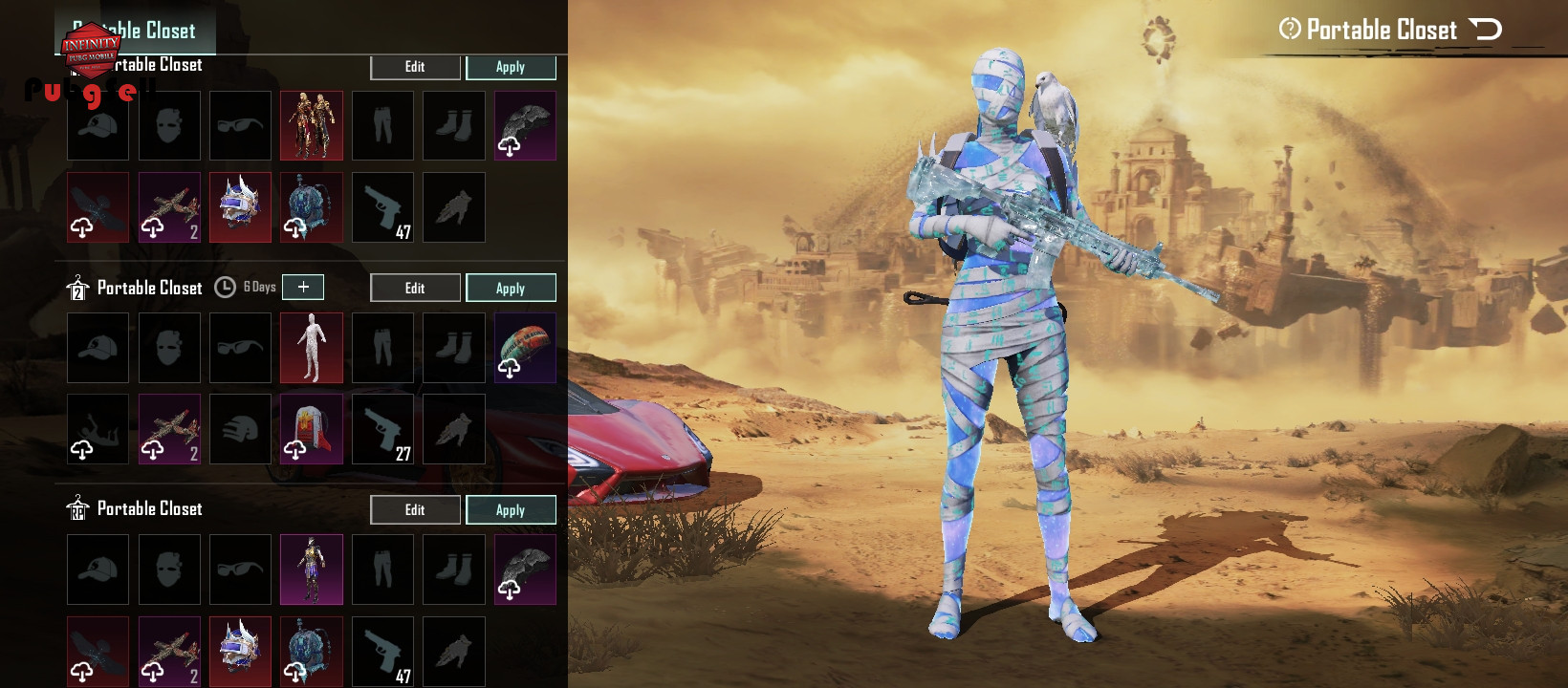Edit the closet containing the purple-gold outfit

(415, 509)
